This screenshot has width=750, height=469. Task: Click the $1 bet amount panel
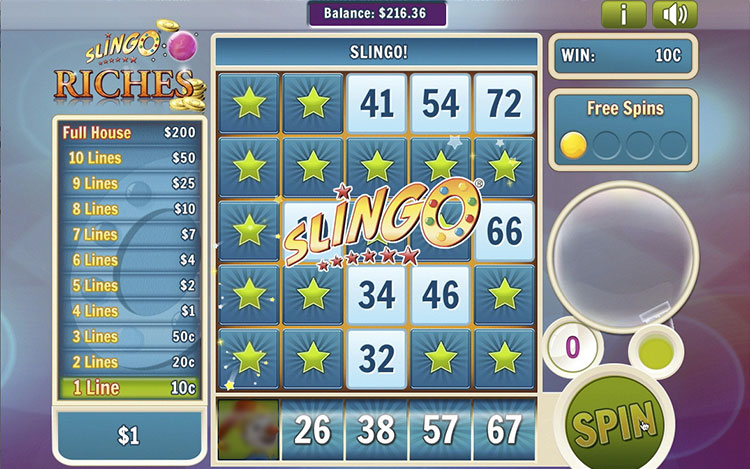coord(130,436)
